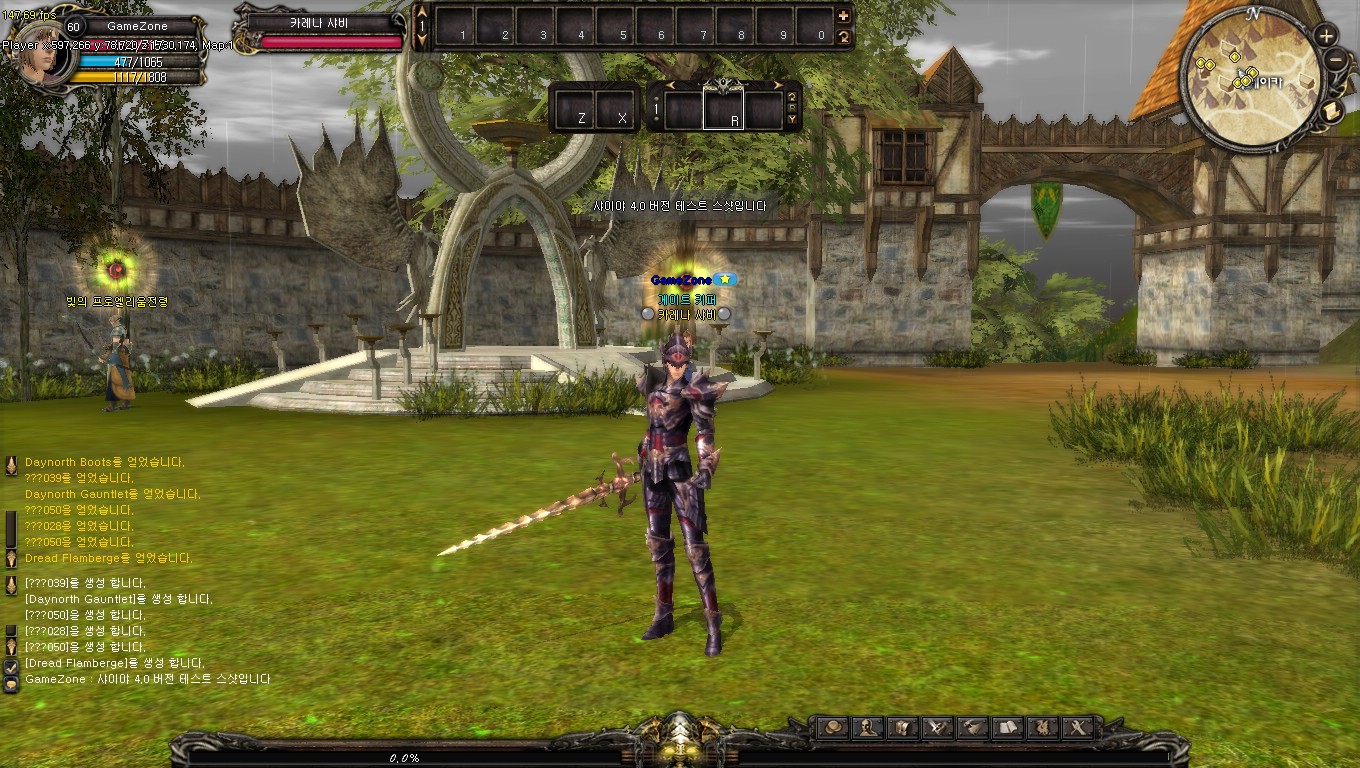The width and height of the screenshot is (1360, 768).
Task: Zoom the minimap out with the − button
Action: tap(1334, 58)
